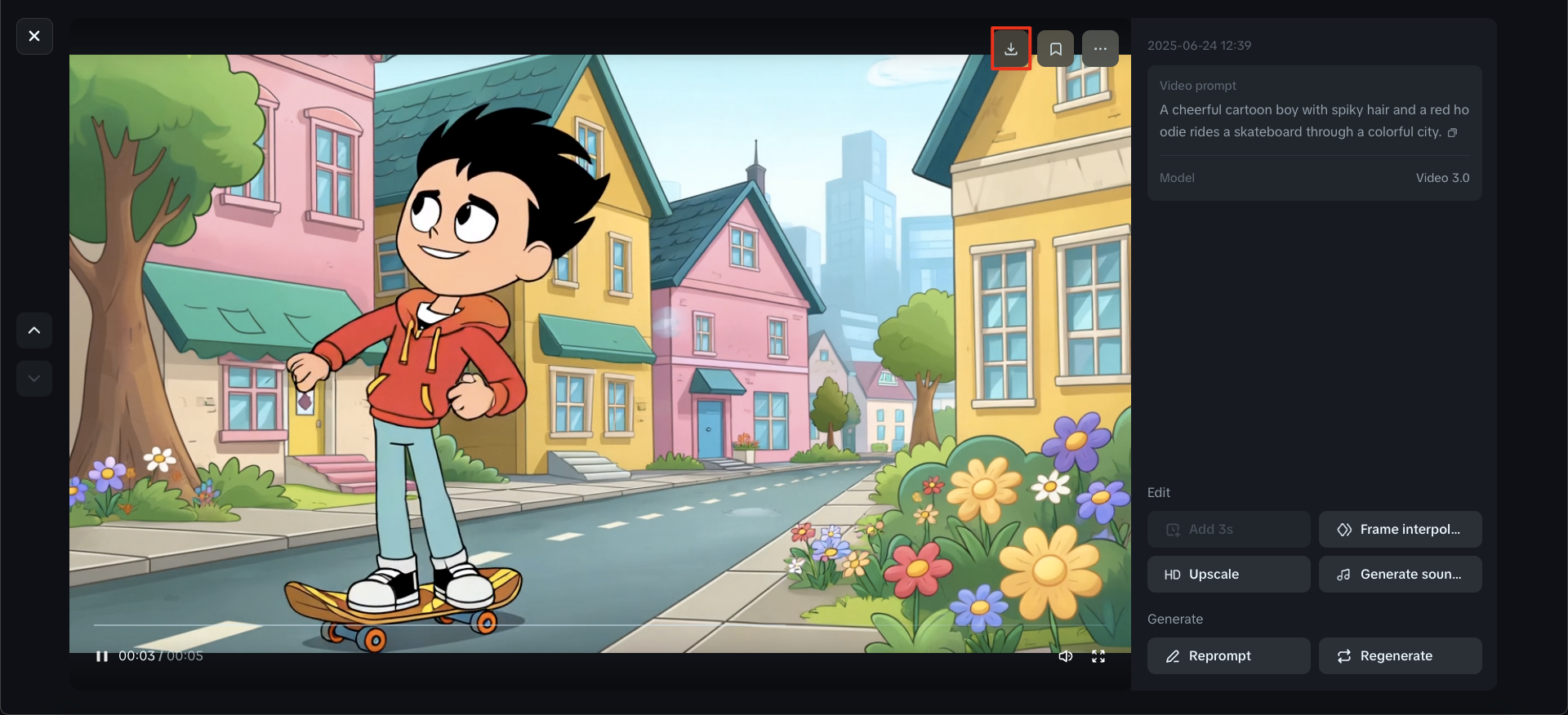Select the Reprompt pencil icon

(1174, 655)
